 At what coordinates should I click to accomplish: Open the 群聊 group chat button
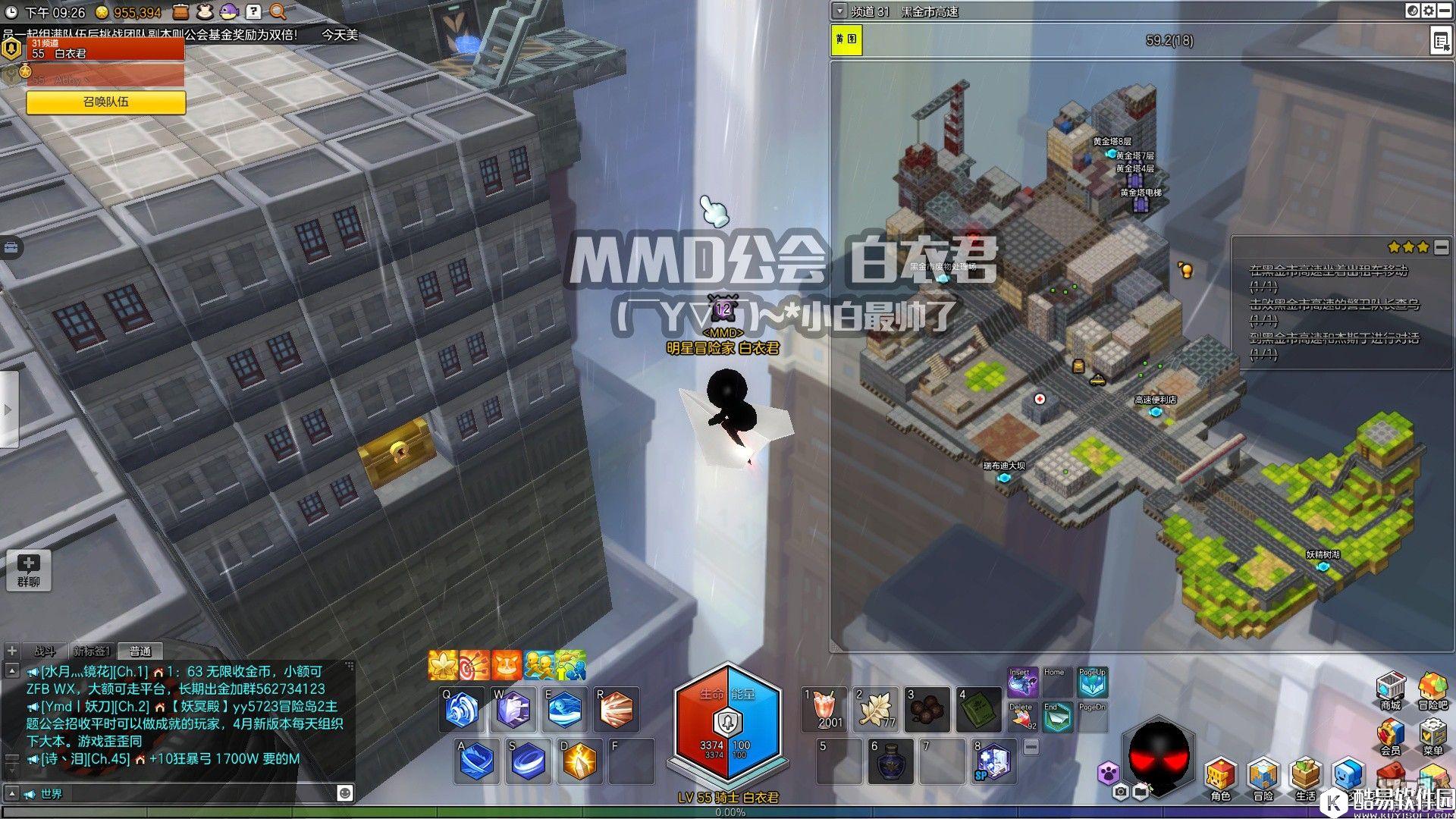point(29,570)
